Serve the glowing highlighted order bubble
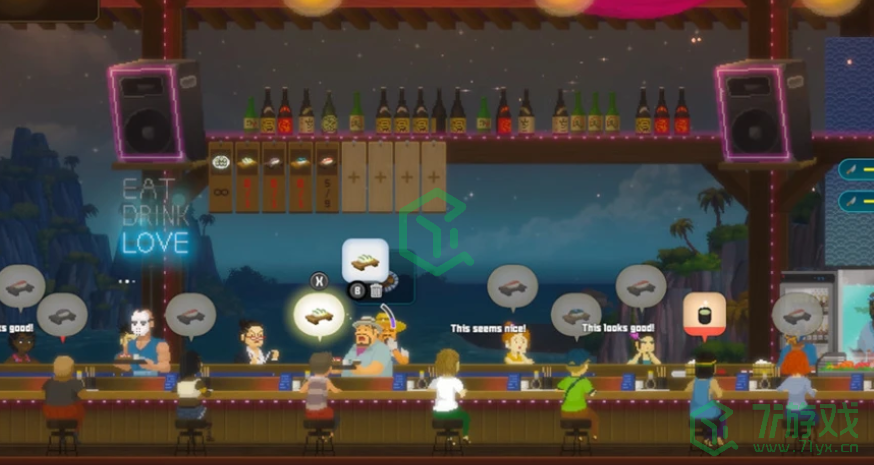Screen dimensions: 874x465 tap(319, 316)
